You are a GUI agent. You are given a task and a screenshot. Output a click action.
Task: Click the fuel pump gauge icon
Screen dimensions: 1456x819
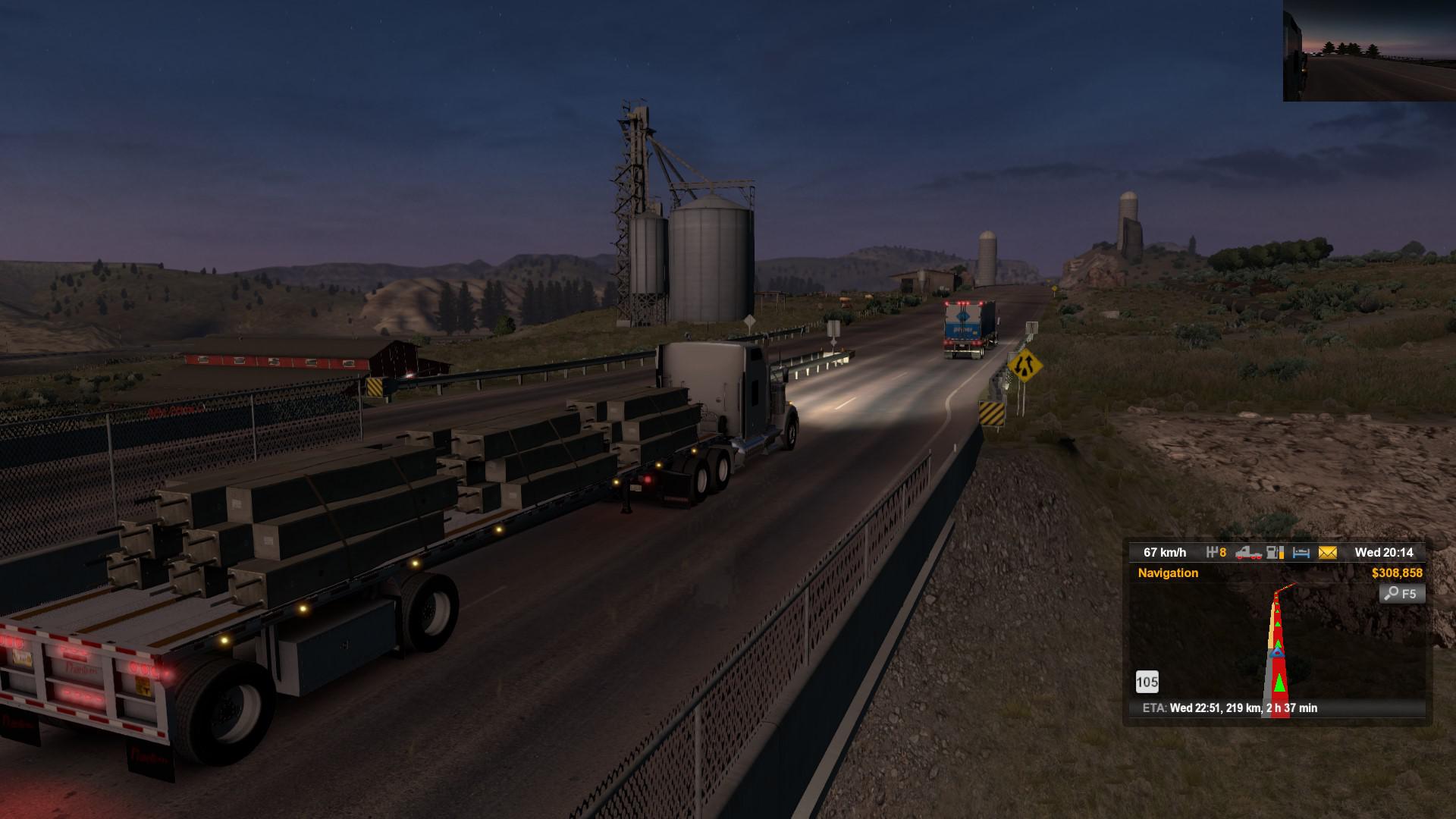click(1276, 553)
